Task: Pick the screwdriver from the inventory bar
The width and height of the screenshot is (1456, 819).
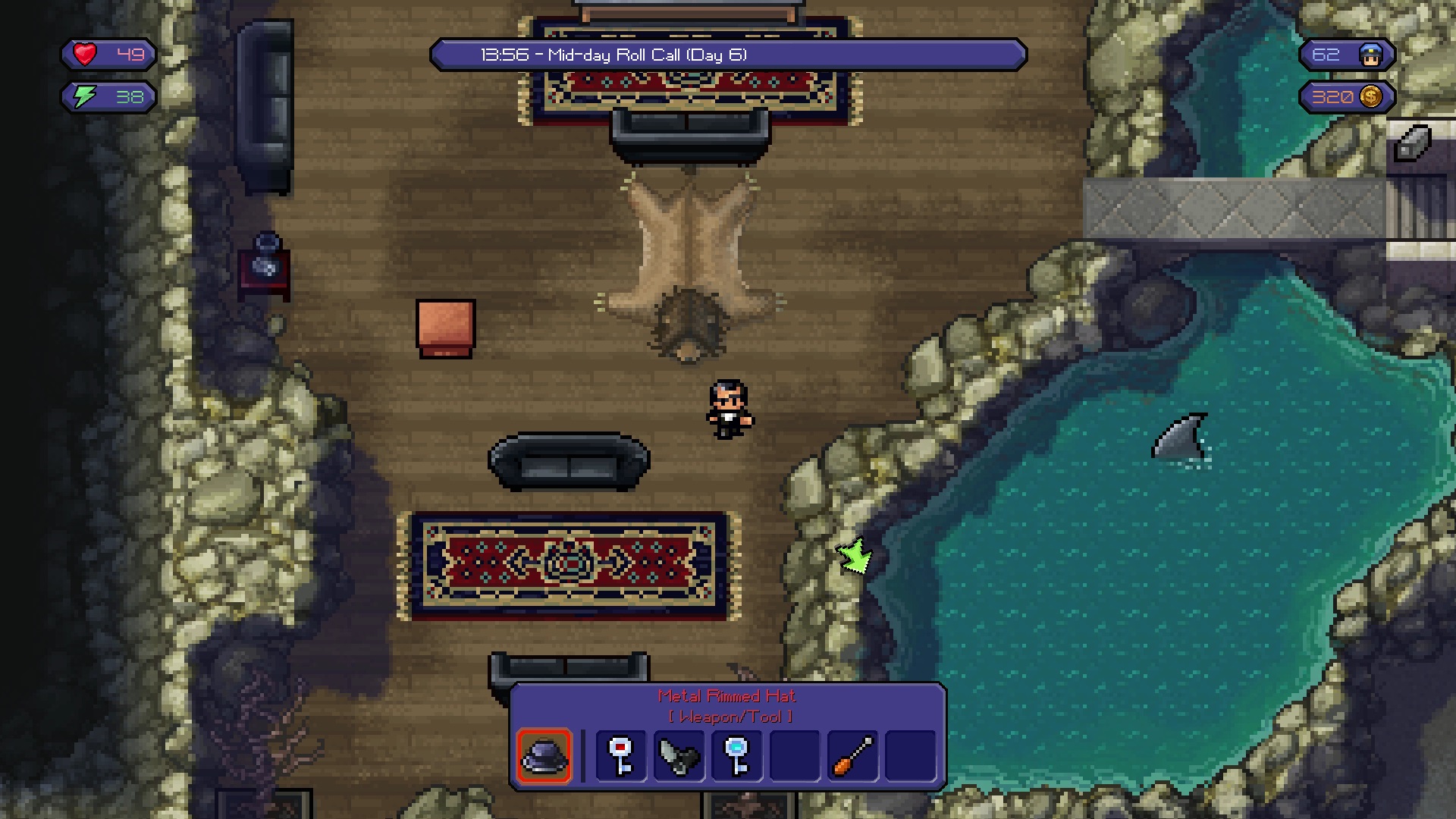Action: point(852,756)
